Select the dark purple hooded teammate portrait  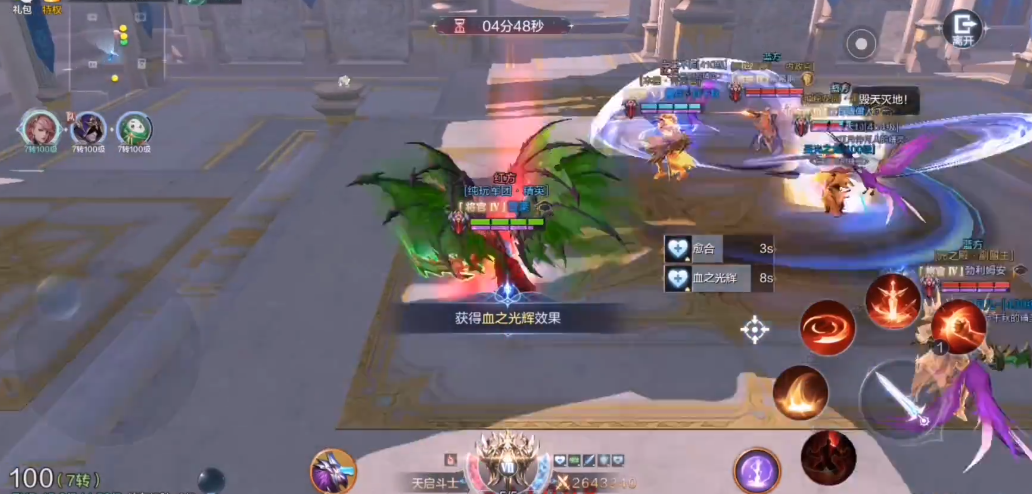[x=87, y=129]
